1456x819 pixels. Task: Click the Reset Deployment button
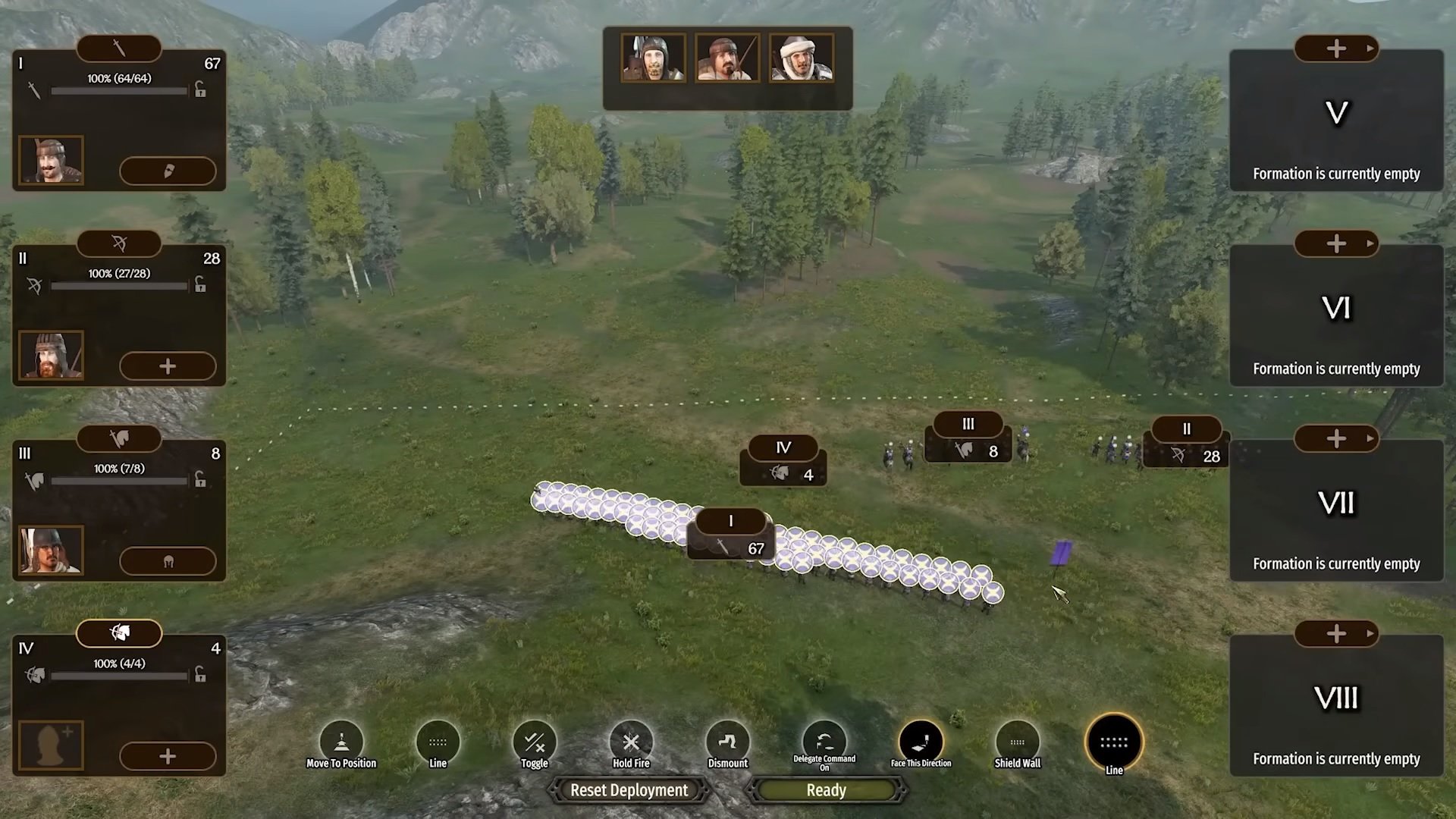coord(629,790)
